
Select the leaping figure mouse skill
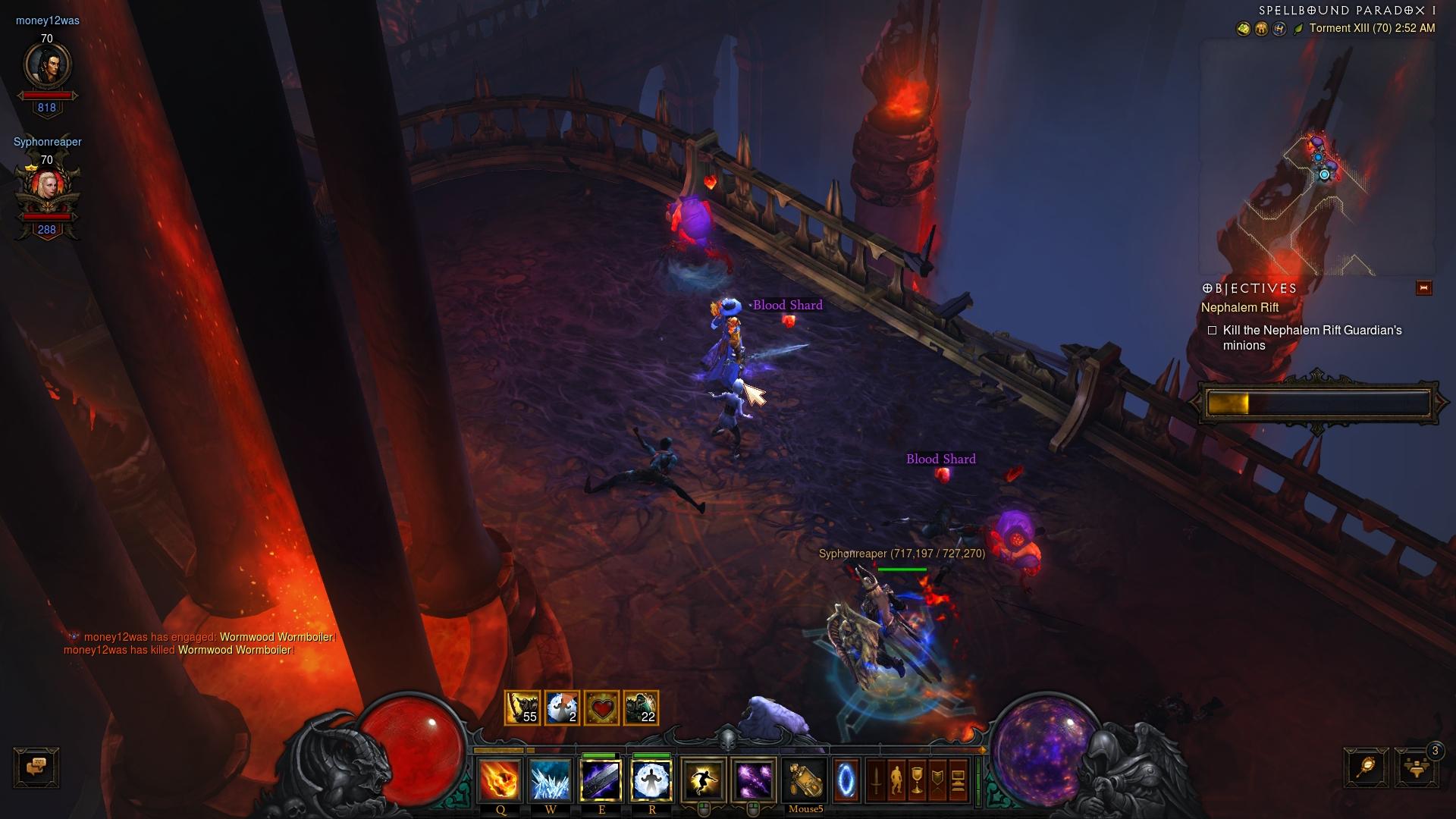pos(703,780)
